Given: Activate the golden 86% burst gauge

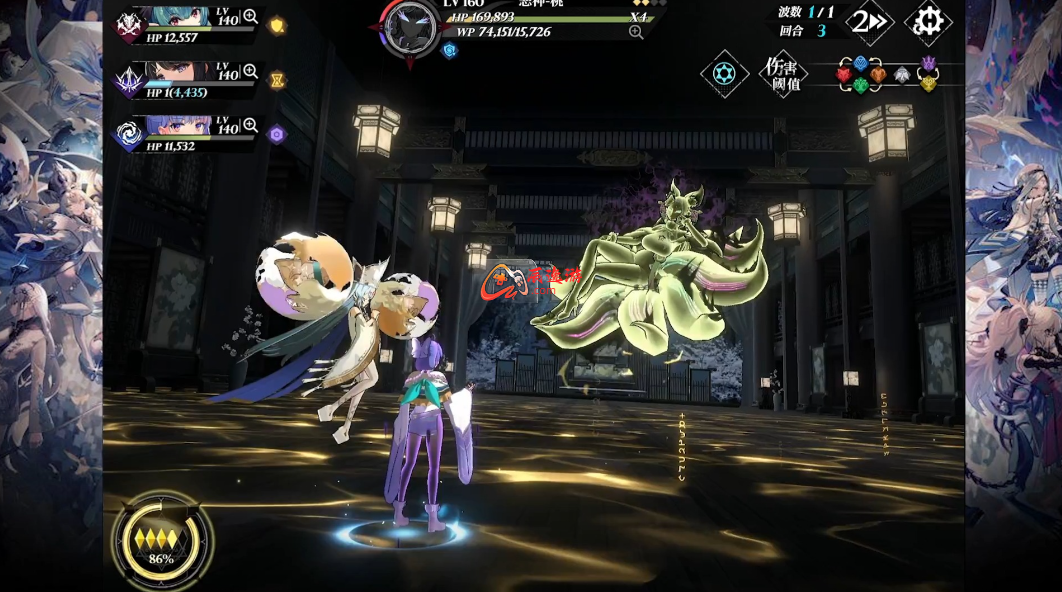Looking at the screenshot, I should pyautogui.click(x=161, y=543).
